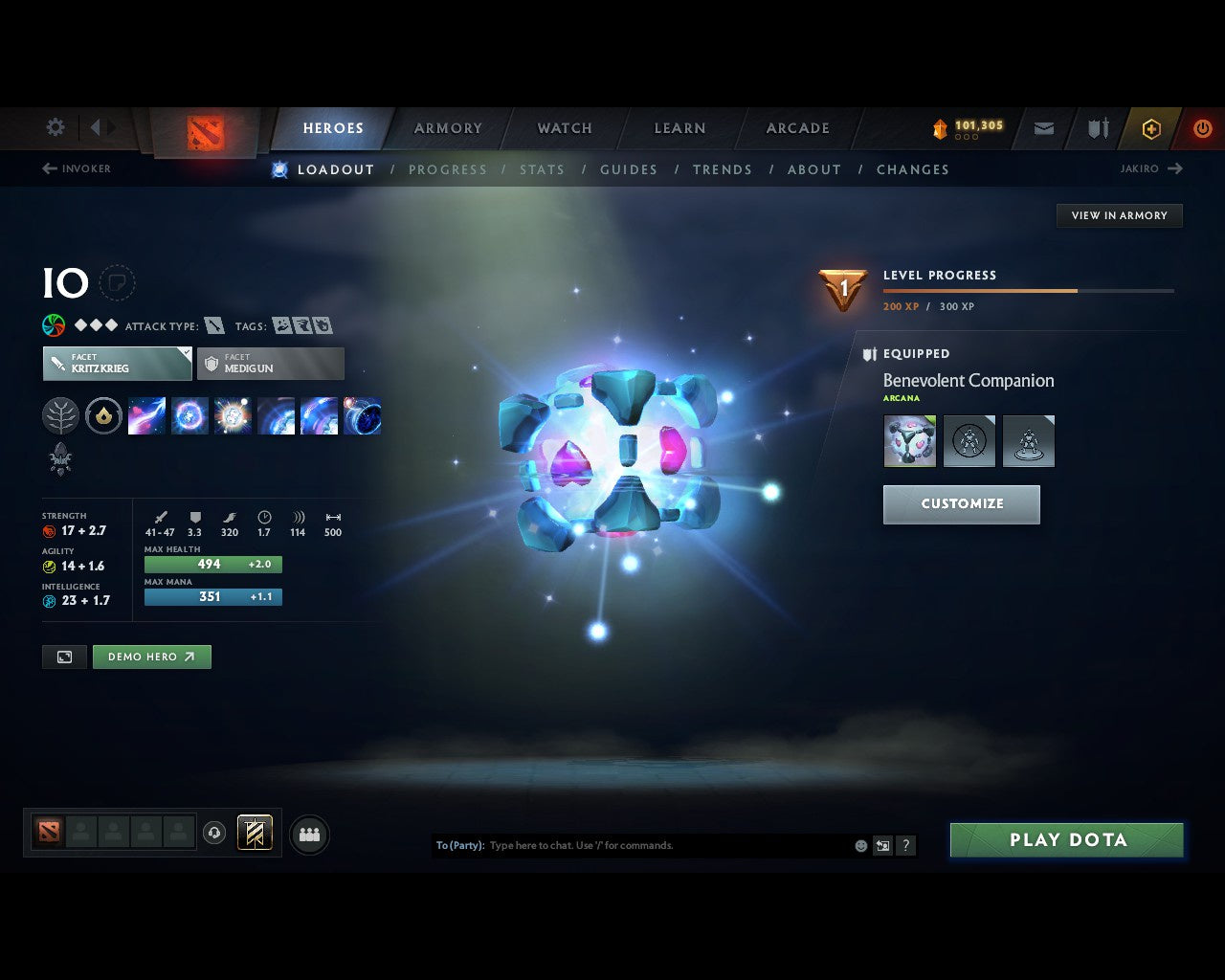Open the To (Party) chat channel selector

pos(458,845)
